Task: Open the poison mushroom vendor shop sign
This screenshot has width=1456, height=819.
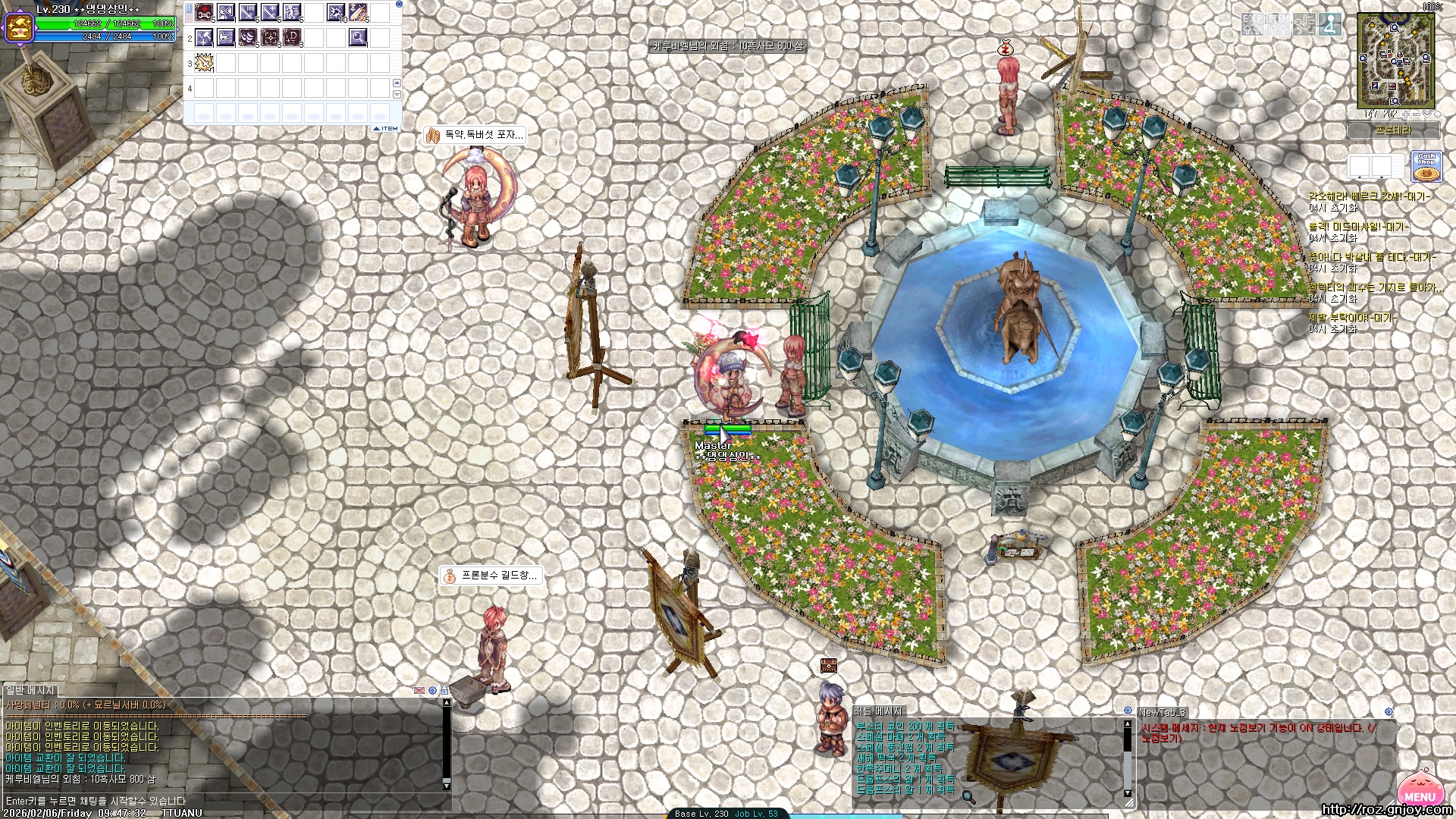Action: [475, 135]
